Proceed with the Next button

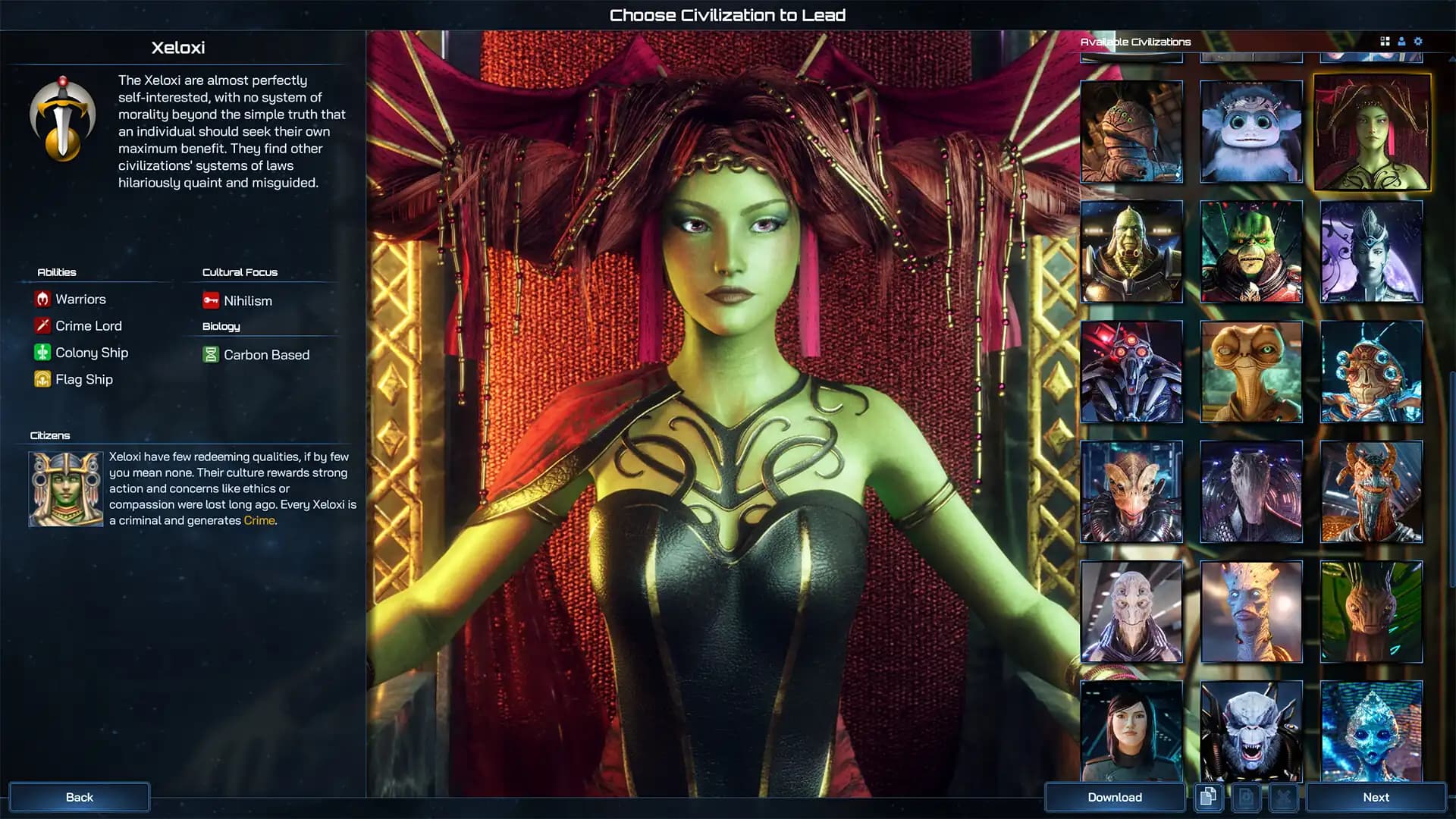(1376, 797)
